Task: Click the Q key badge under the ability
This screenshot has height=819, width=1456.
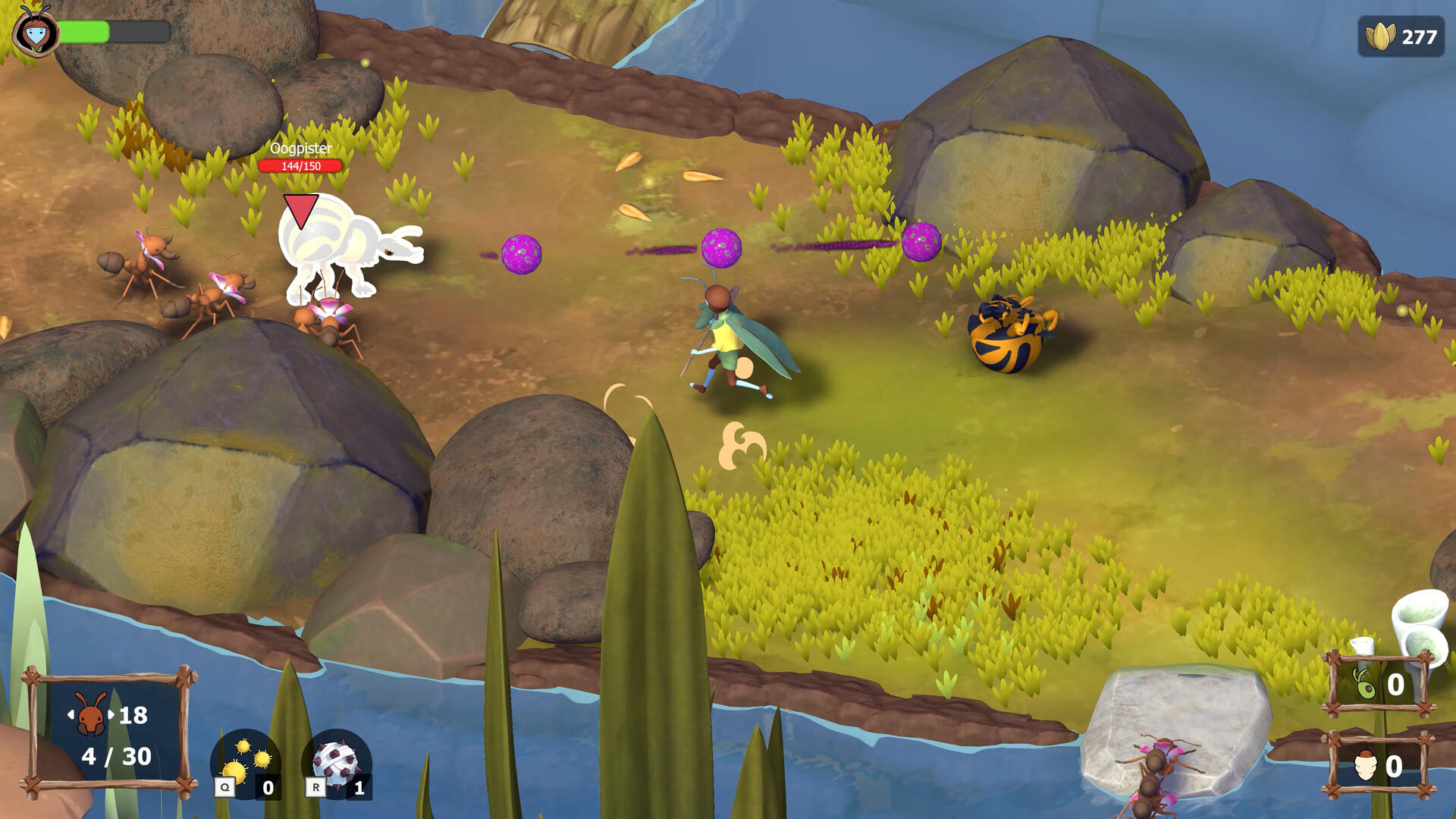Action: (225, 787)
